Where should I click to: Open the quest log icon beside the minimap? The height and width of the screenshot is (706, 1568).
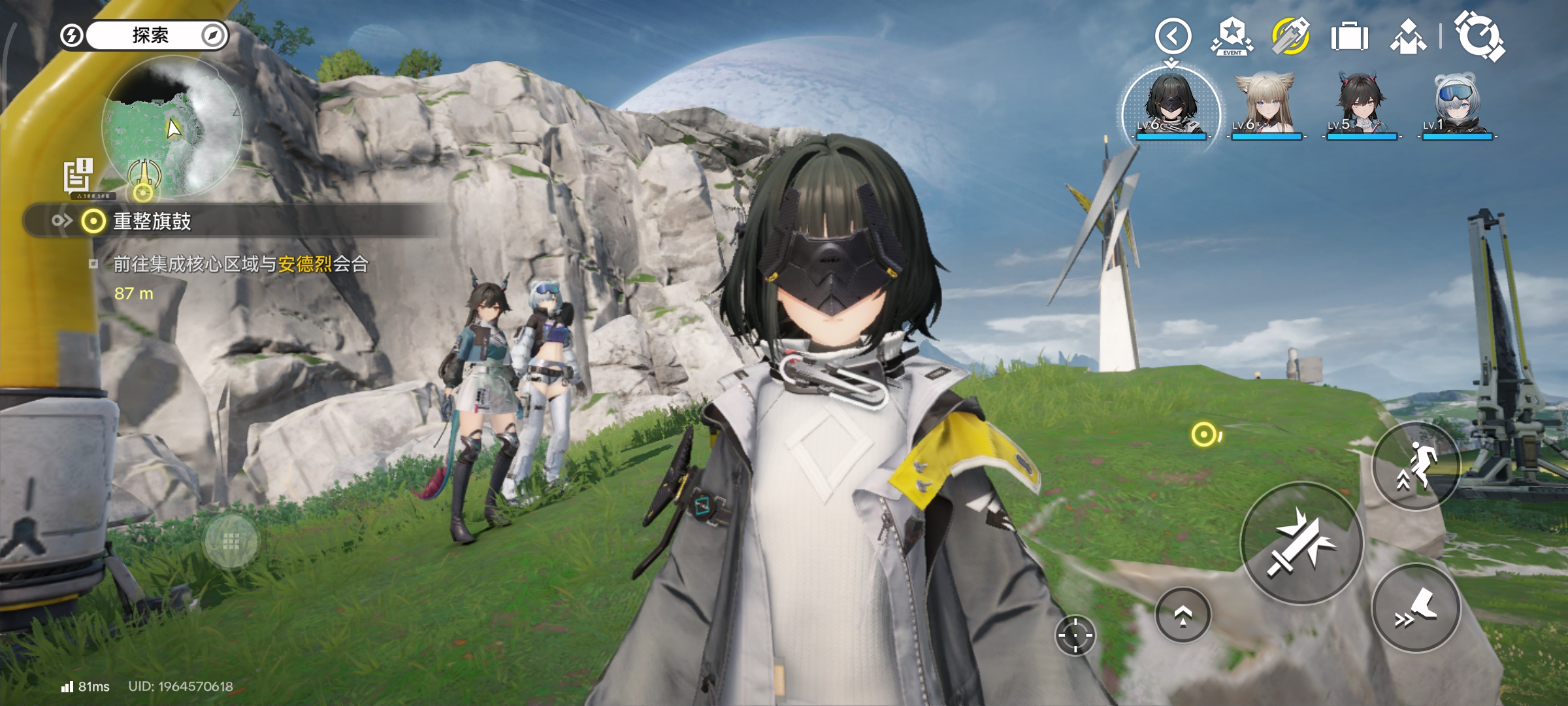click(x=78, y=175)
